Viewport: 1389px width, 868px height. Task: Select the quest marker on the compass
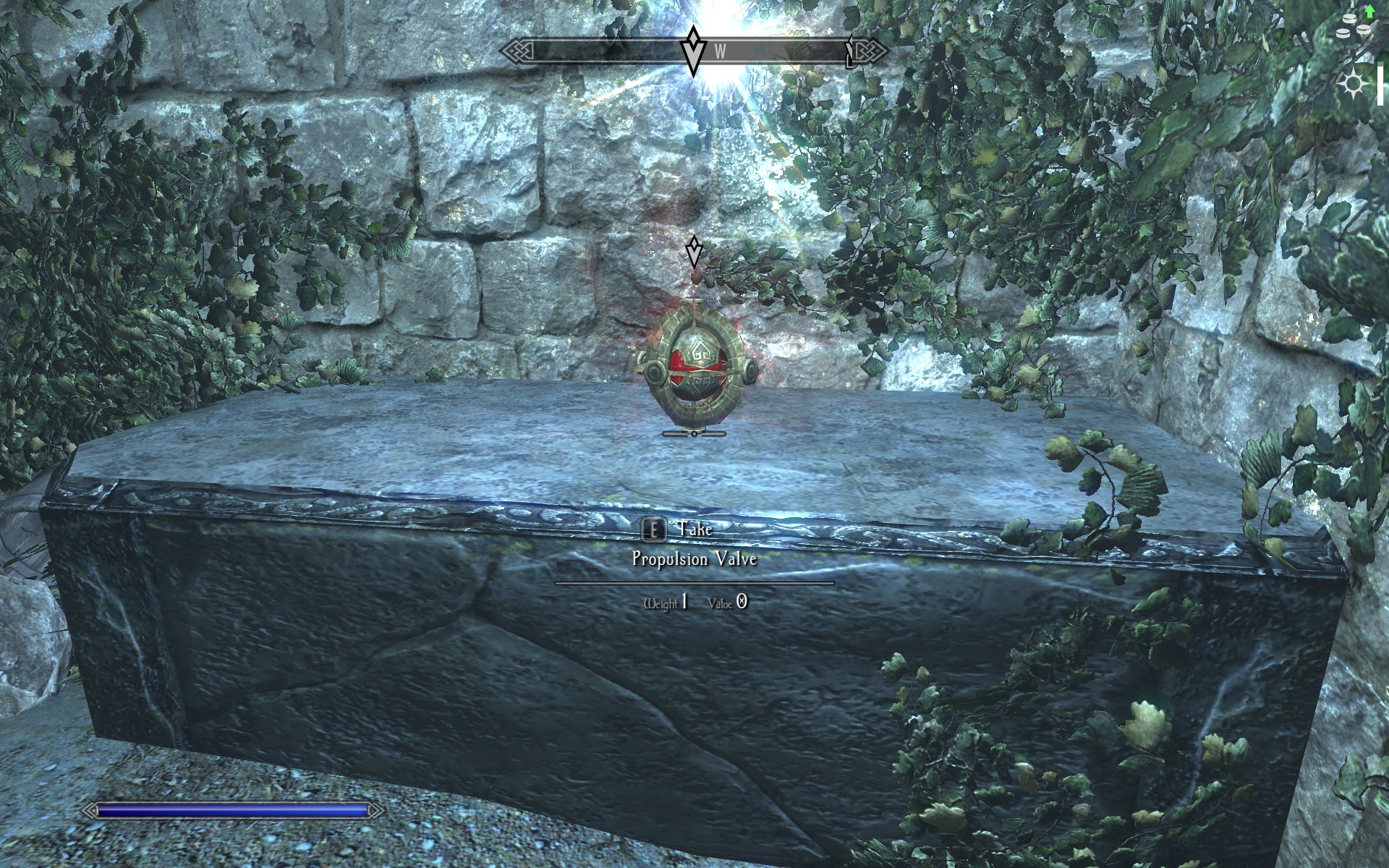point(694,51)
